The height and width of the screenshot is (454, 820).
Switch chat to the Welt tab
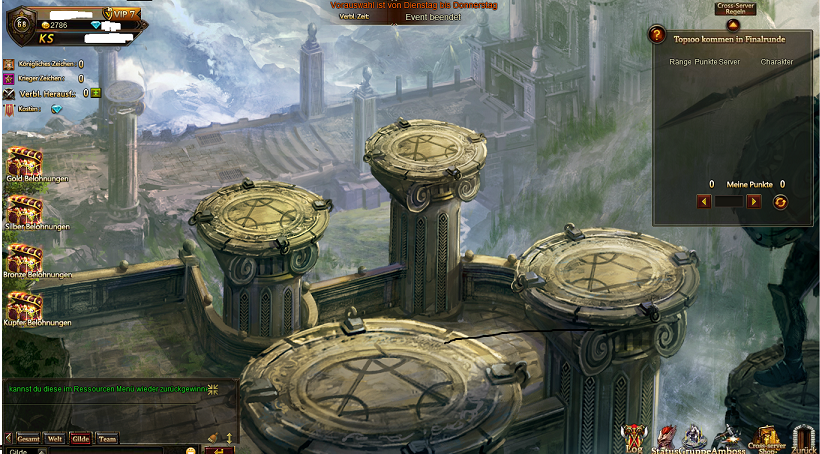click(x=56, y=438)
